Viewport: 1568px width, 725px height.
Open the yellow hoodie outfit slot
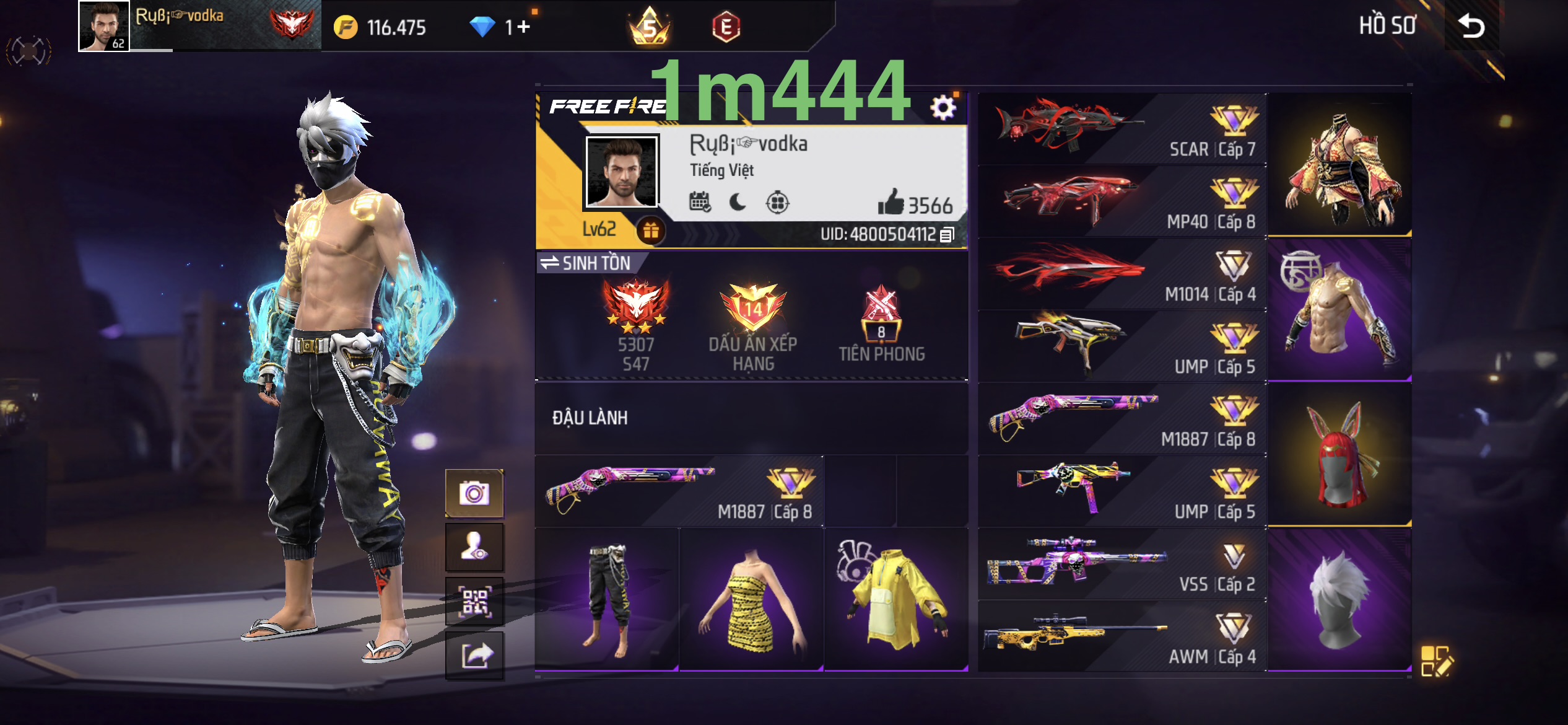pyautogui.click(x=895, y=599)
